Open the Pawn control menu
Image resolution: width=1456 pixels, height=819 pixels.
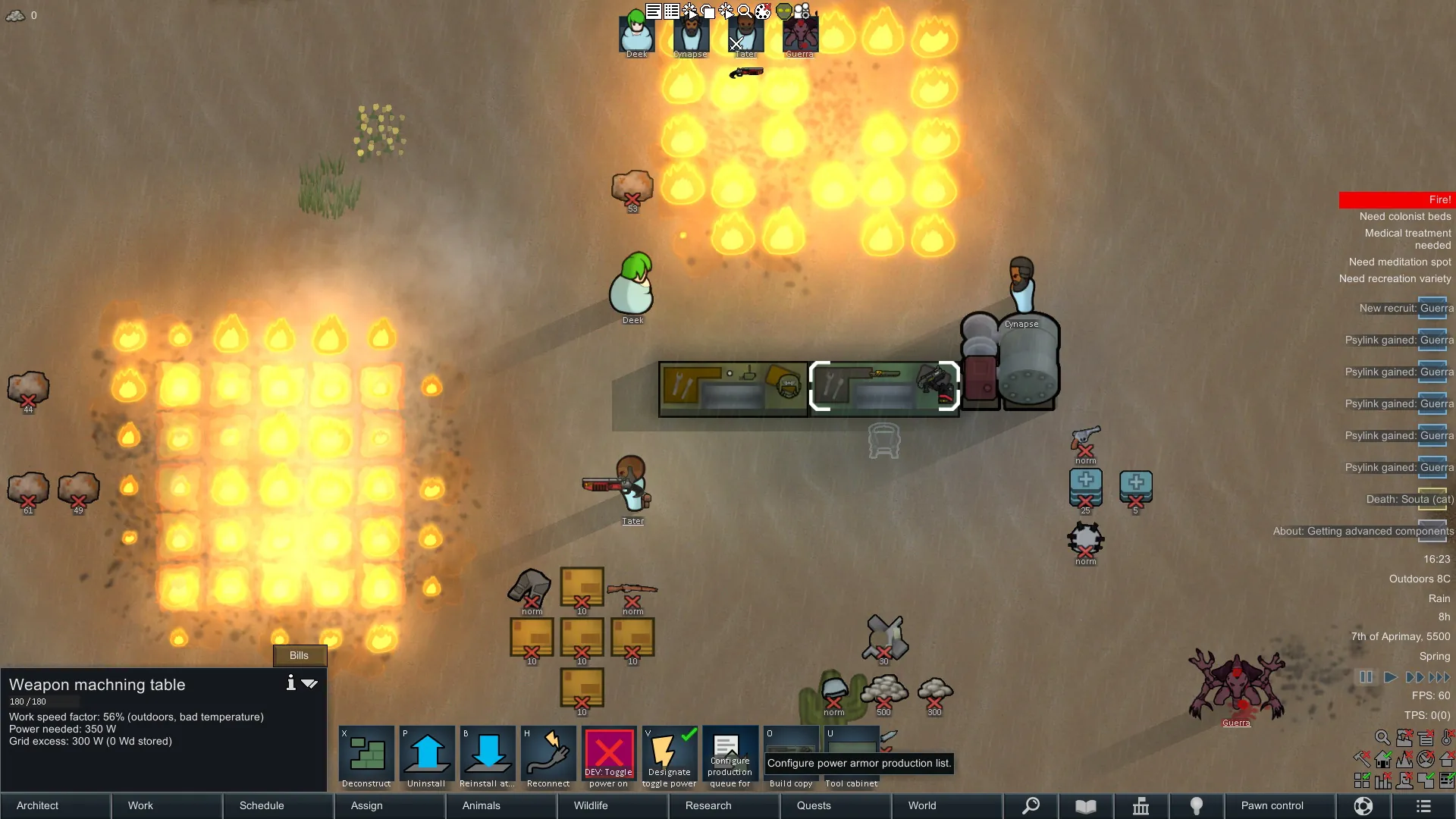pos(1272,805)
